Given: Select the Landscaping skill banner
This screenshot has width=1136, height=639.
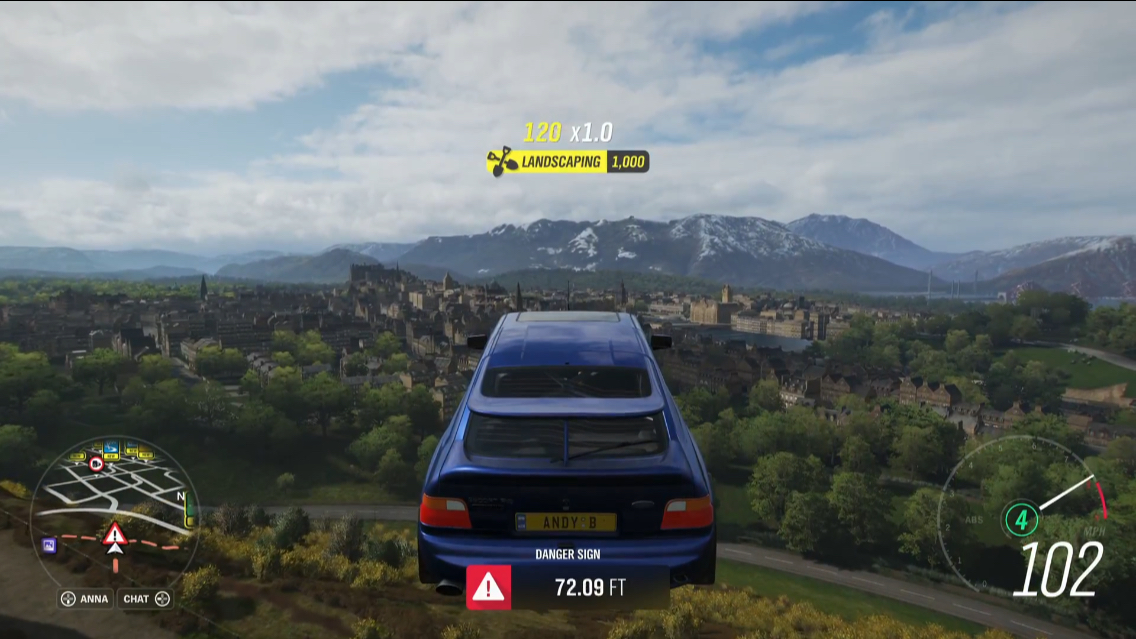Looking at the screenshot, I should (x=567, y=161).
